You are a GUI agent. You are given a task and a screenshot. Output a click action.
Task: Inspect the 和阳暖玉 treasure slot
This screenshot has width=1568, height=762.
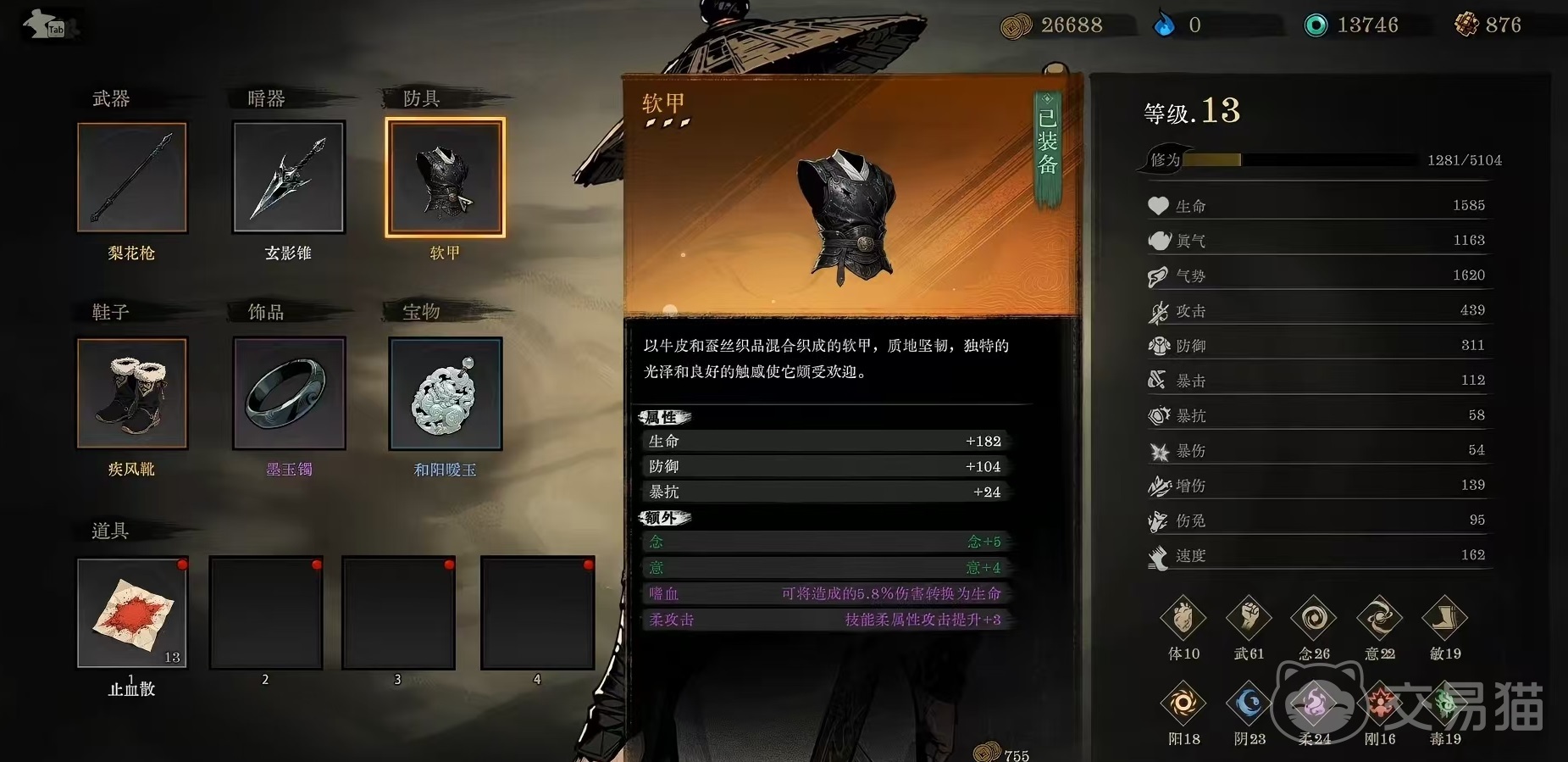coord(446,393)
